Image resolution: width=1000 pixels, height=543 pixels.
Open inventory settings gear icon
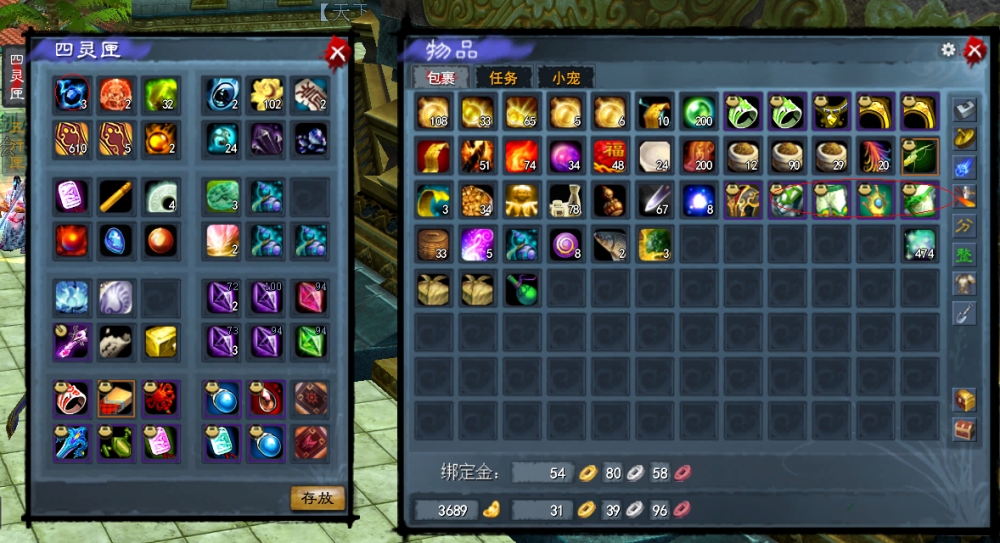pyautogui.click(x=948, y=49)
